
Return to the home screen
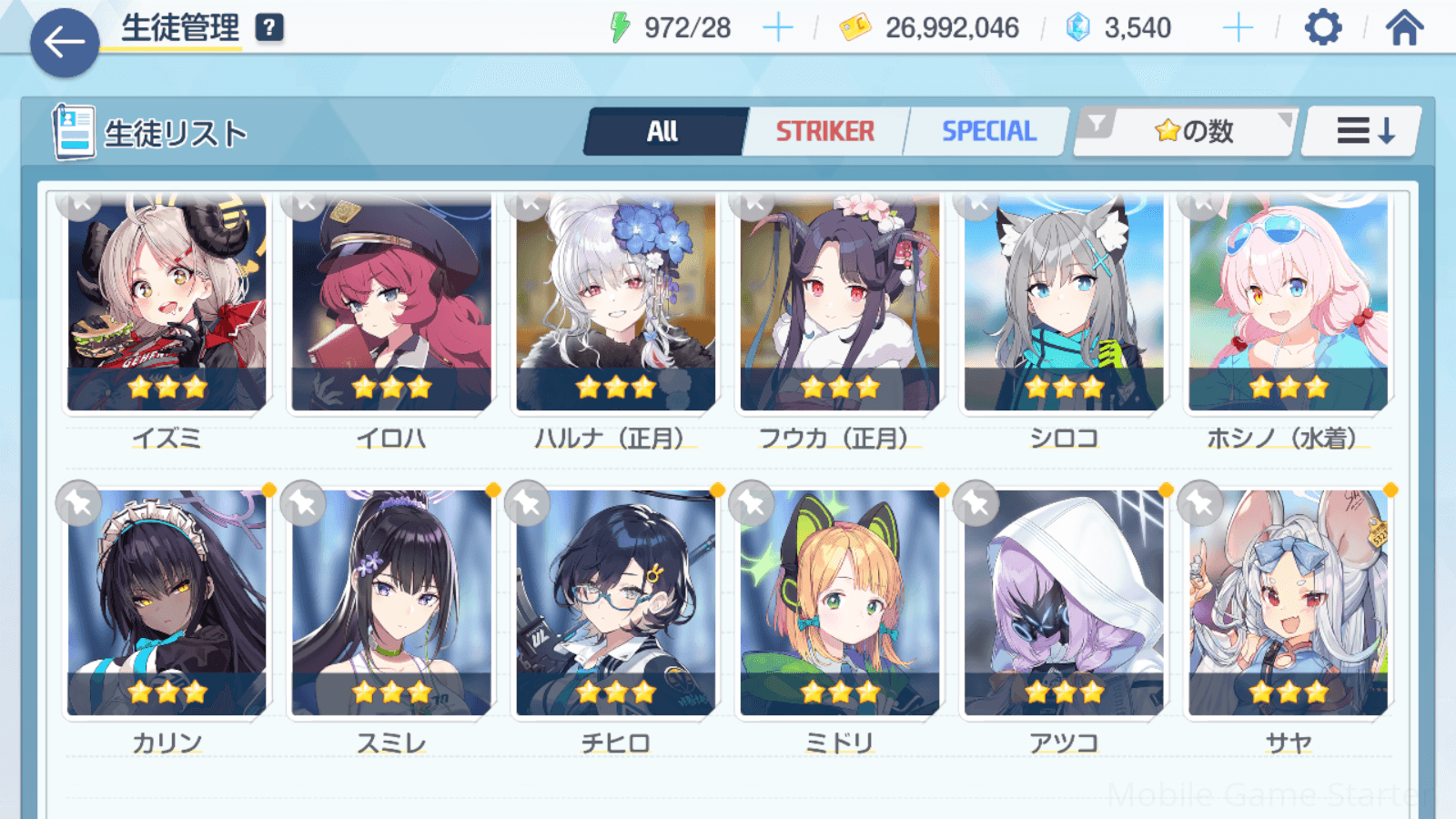[1404, 28]
